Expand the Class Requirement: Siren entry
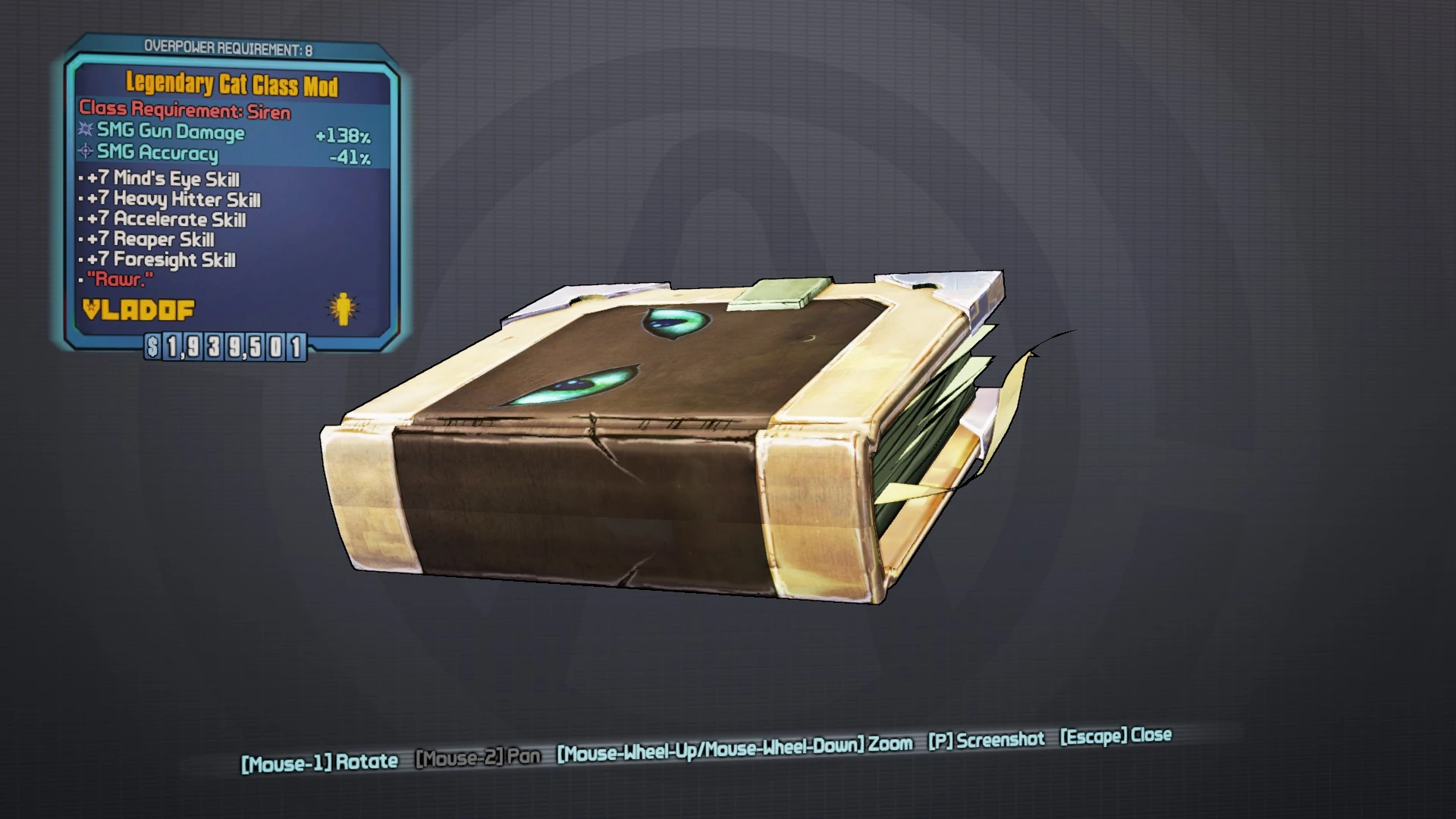Image resolution: width=1456 pixels, height=819 pixels. tap(184, 111)
